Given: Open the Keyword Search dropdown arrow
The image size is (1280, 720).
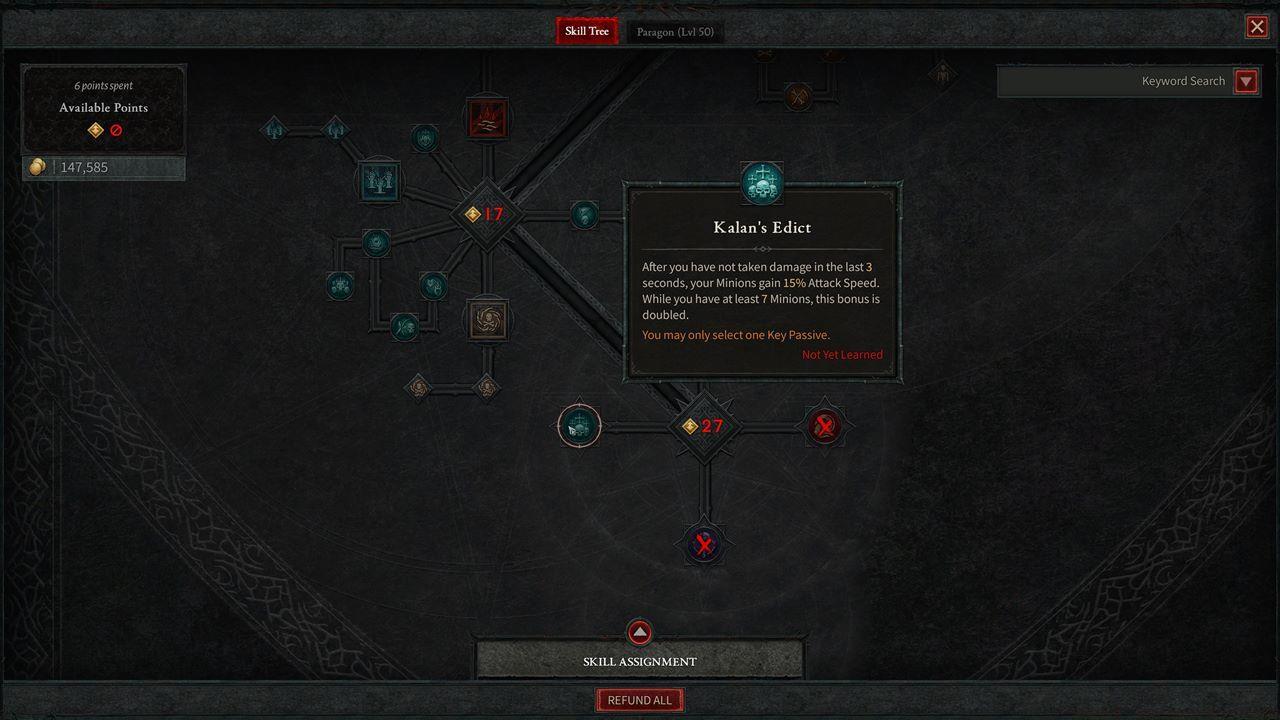Looking at the screenshot, I should point(1246,81).
